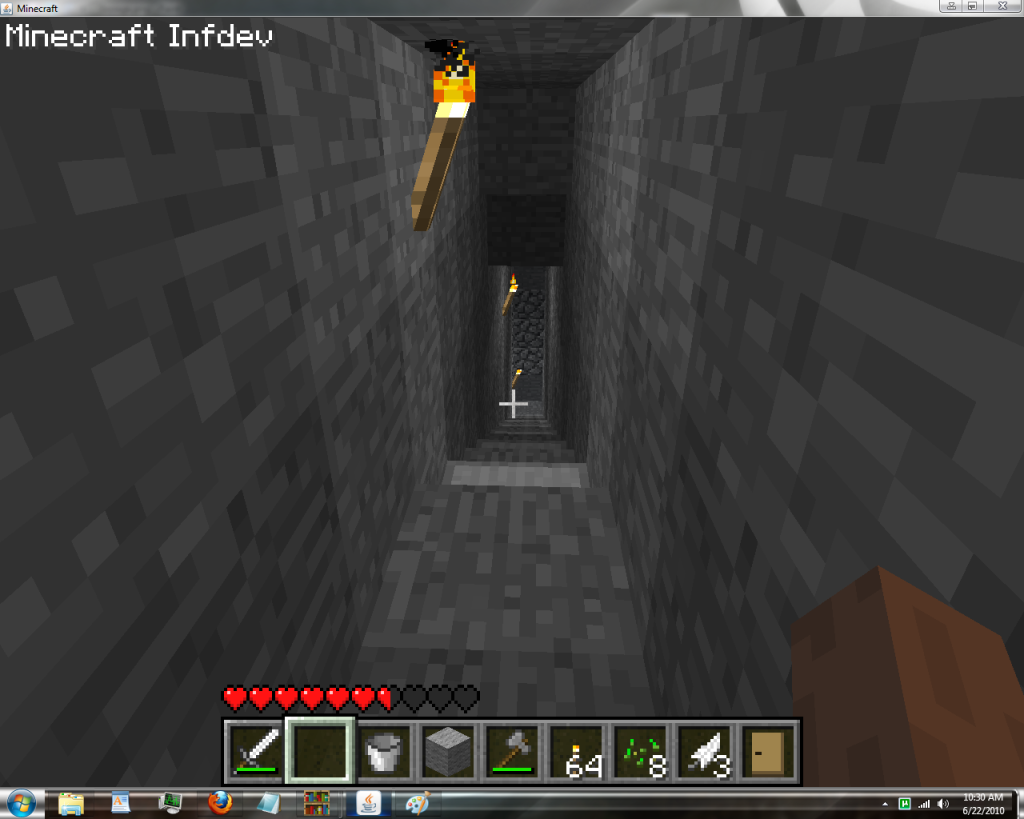Select the iron sword hotbar slot
This screenshot has height=819, width=1024.
255,751
